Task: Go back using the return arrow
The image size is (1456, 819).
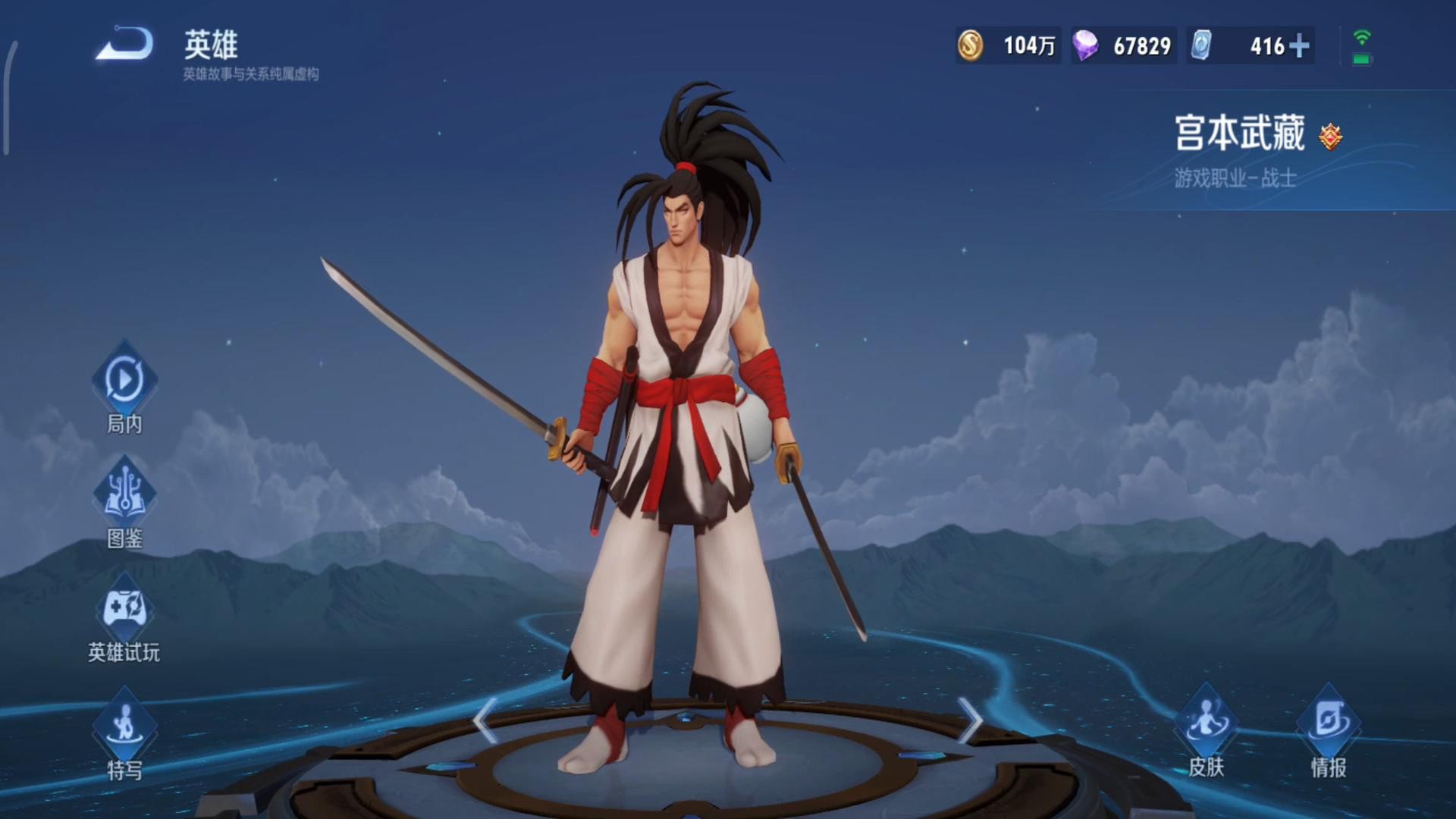Action: pos(124,44)
